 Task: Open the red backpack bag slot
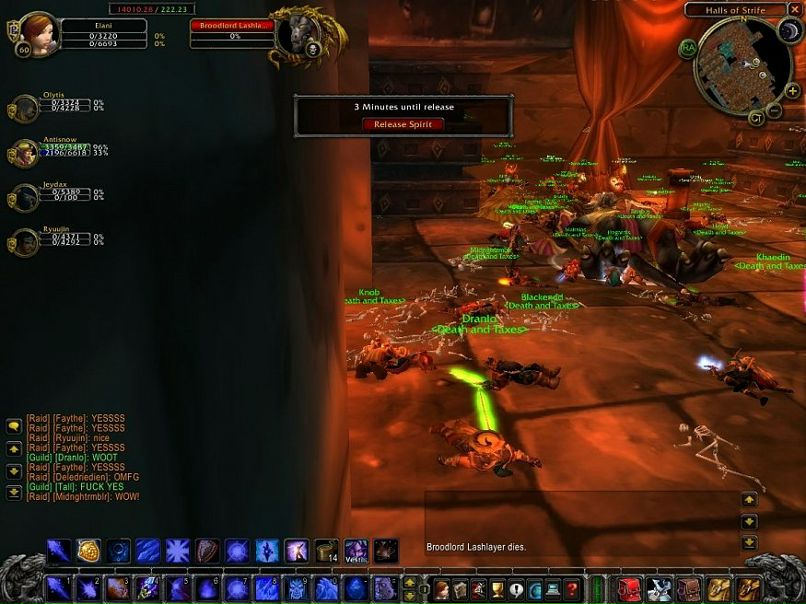click(629, 588)
